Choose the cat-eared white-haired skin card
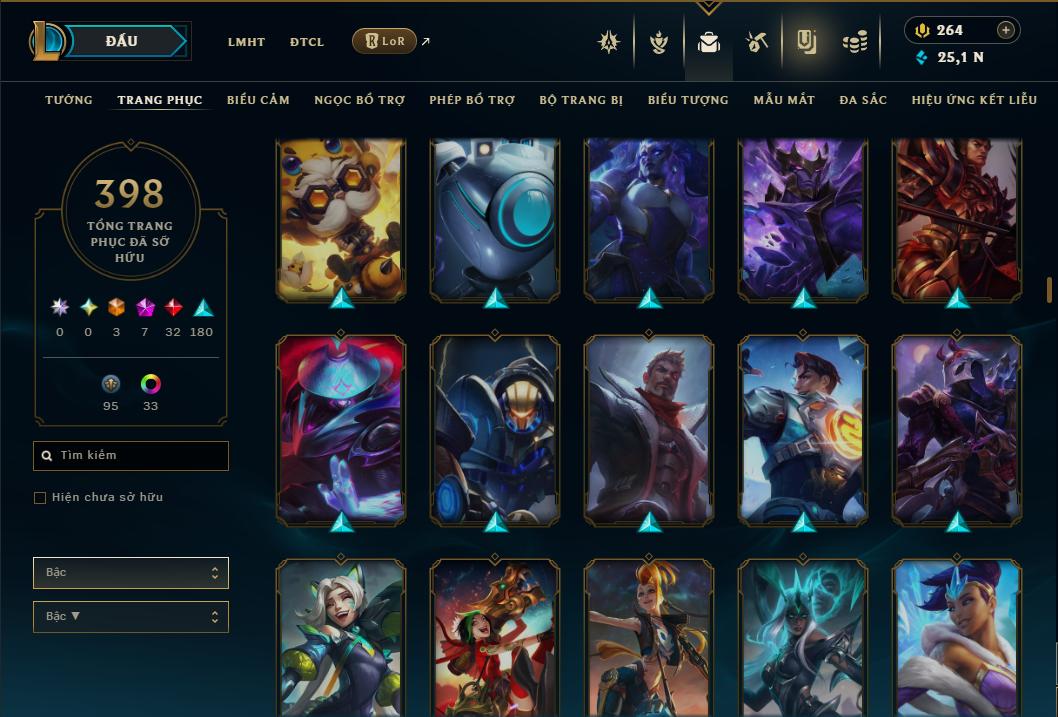The width and height of the screenshot is (1058, 717). [341, 638]
